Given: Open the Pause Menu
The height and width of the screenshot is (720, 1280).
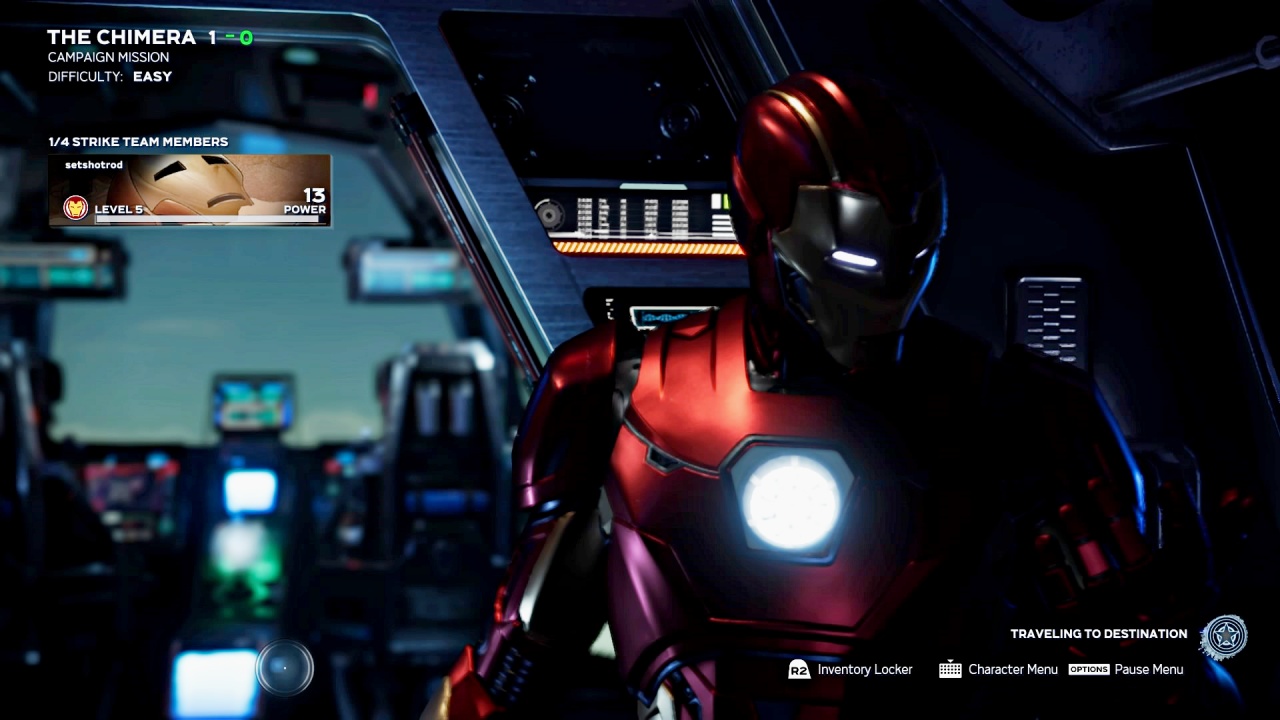Looking at the screenshot, I should point(1126,670).
